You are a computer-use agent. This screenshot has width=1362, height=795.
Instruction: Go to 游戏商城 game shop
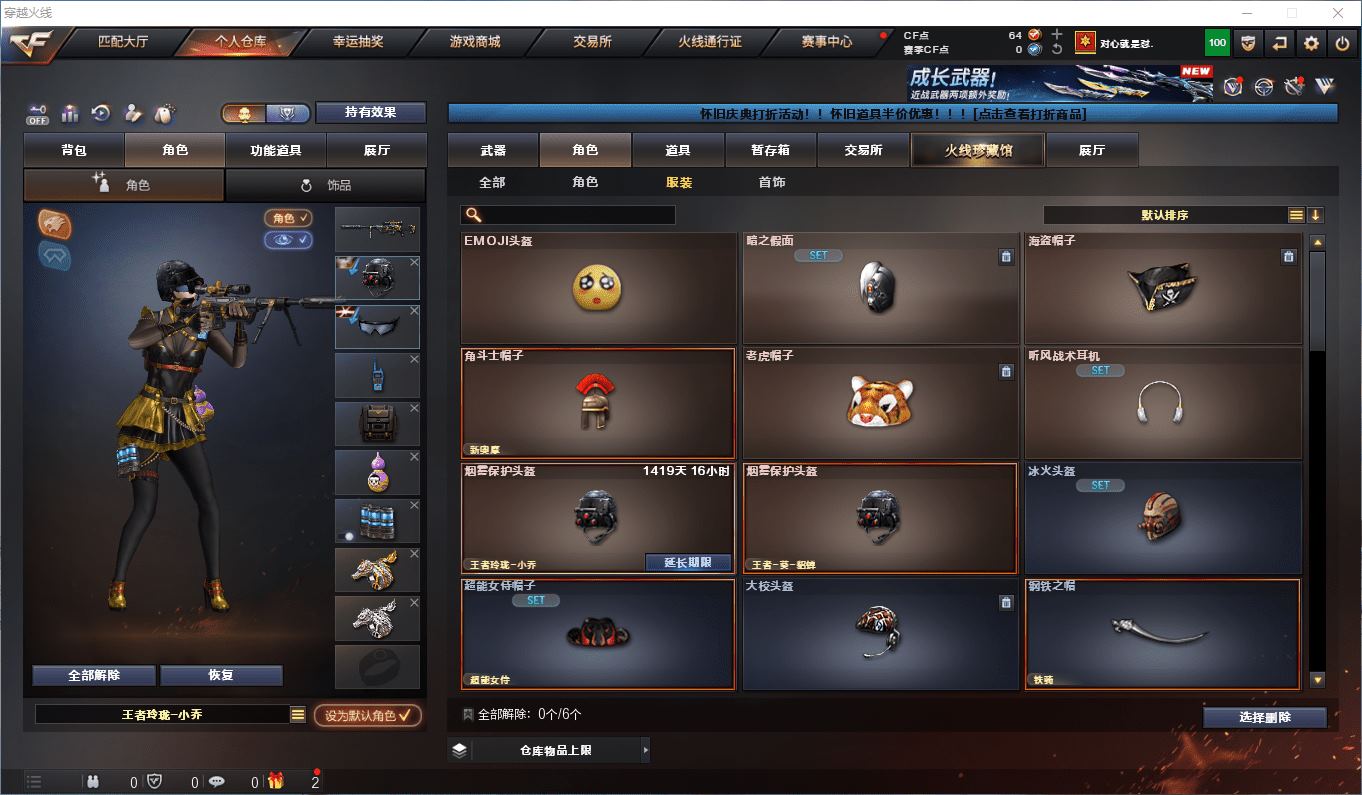474,42
